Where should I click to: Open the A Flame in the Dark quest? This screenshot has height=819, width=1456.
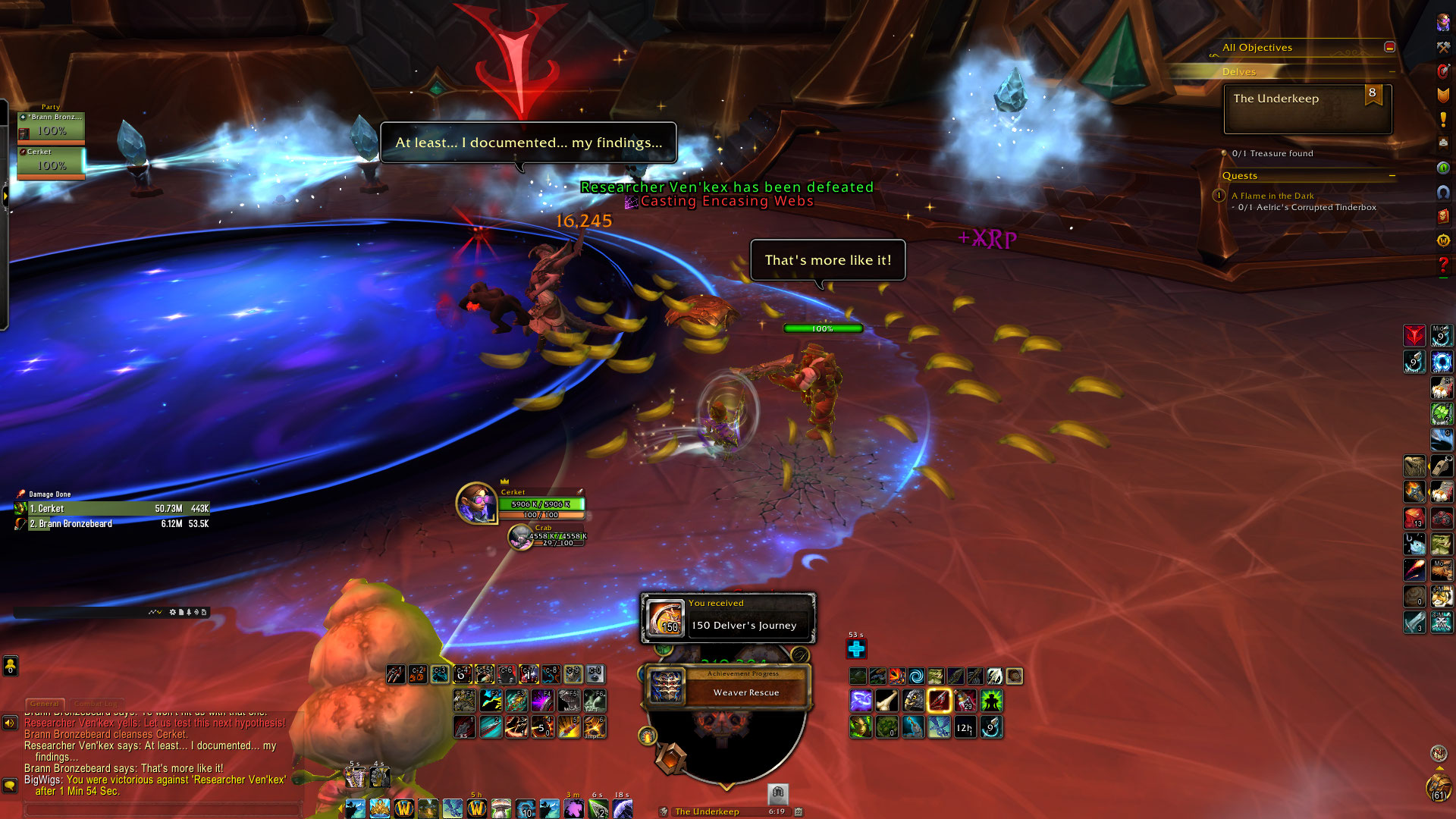(1272, 196)
